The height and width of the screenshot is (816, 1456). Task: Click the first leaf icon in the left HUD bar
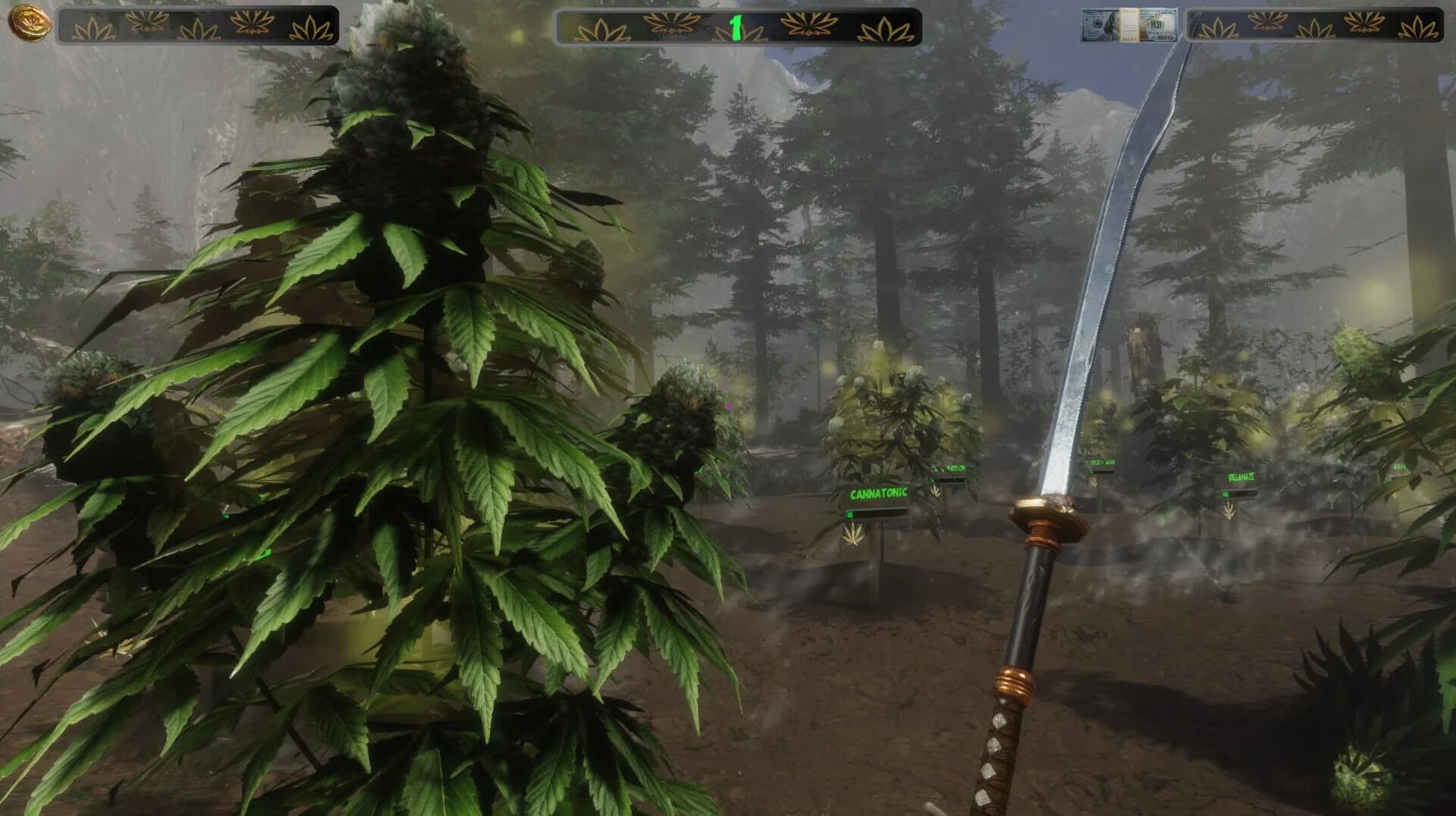(93, 27)
